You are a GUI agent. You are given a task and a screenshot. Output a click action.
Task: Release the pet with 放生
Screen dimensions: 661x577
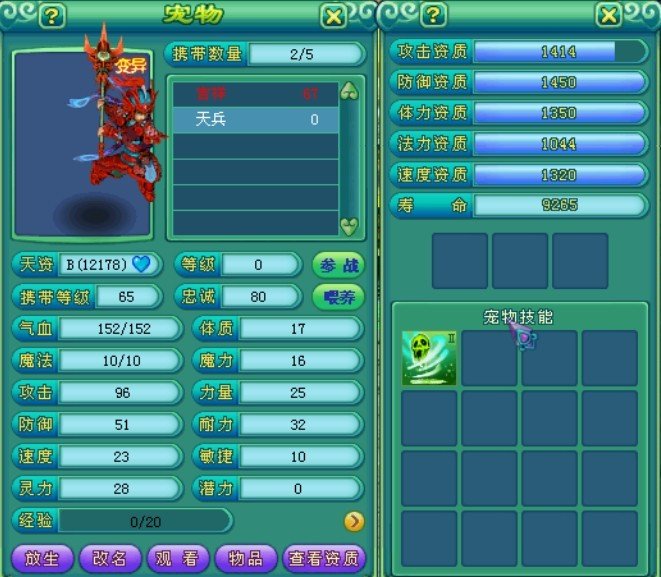42,559
